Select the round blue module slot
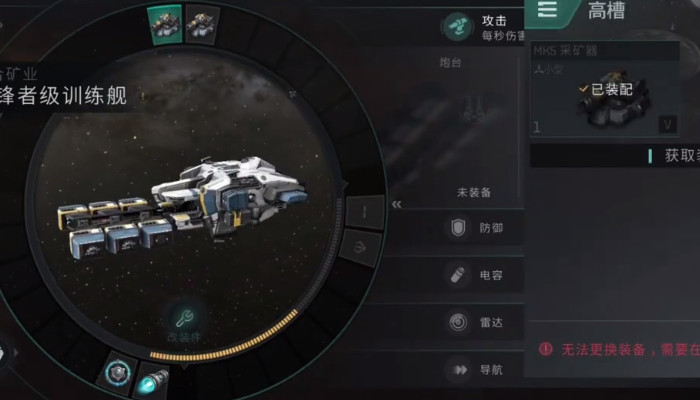The image size is (700, 400). 120,372
